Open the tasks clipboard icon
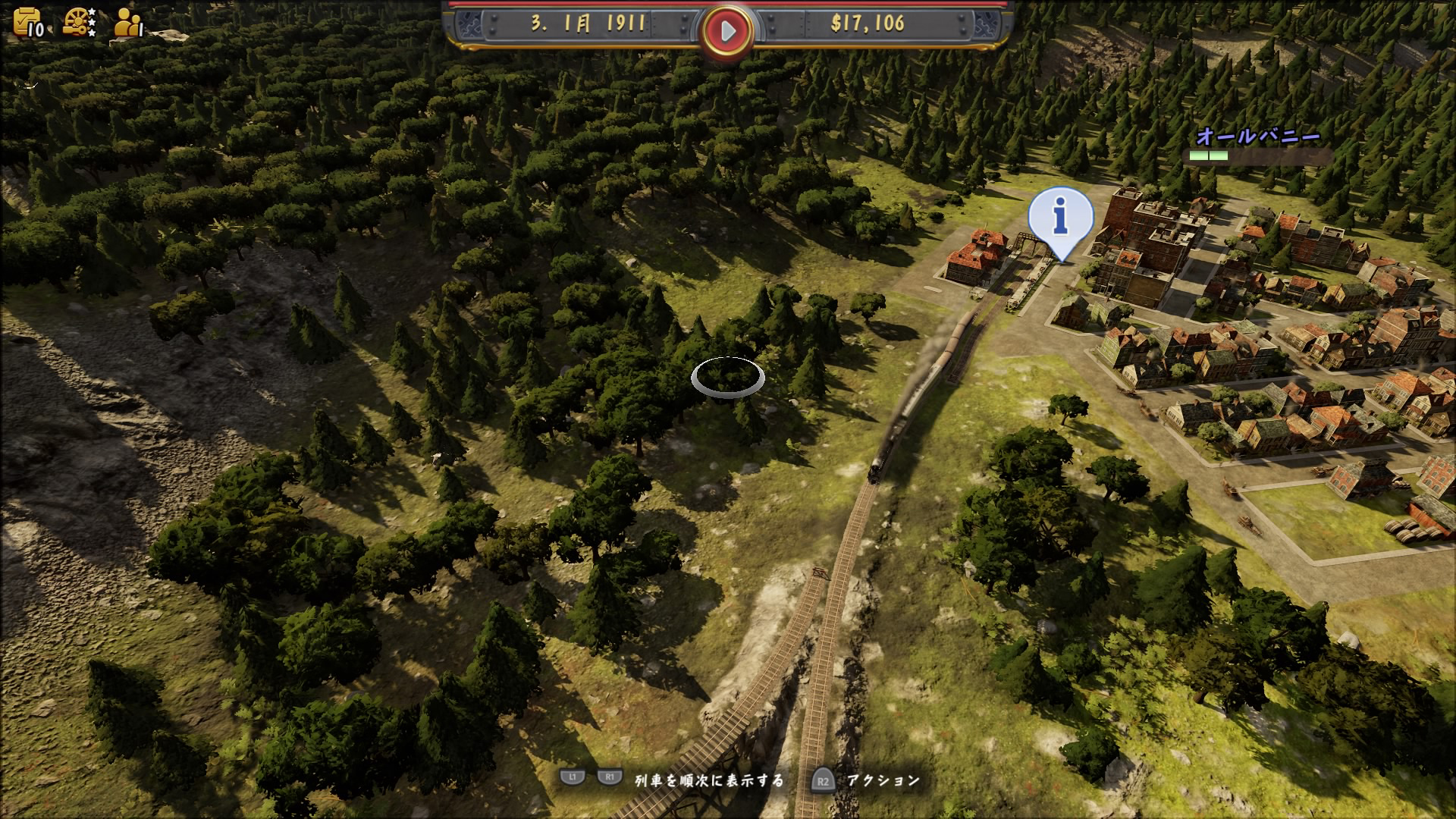The height and width of the screenshot is (819, 1456). click(27, 22)
